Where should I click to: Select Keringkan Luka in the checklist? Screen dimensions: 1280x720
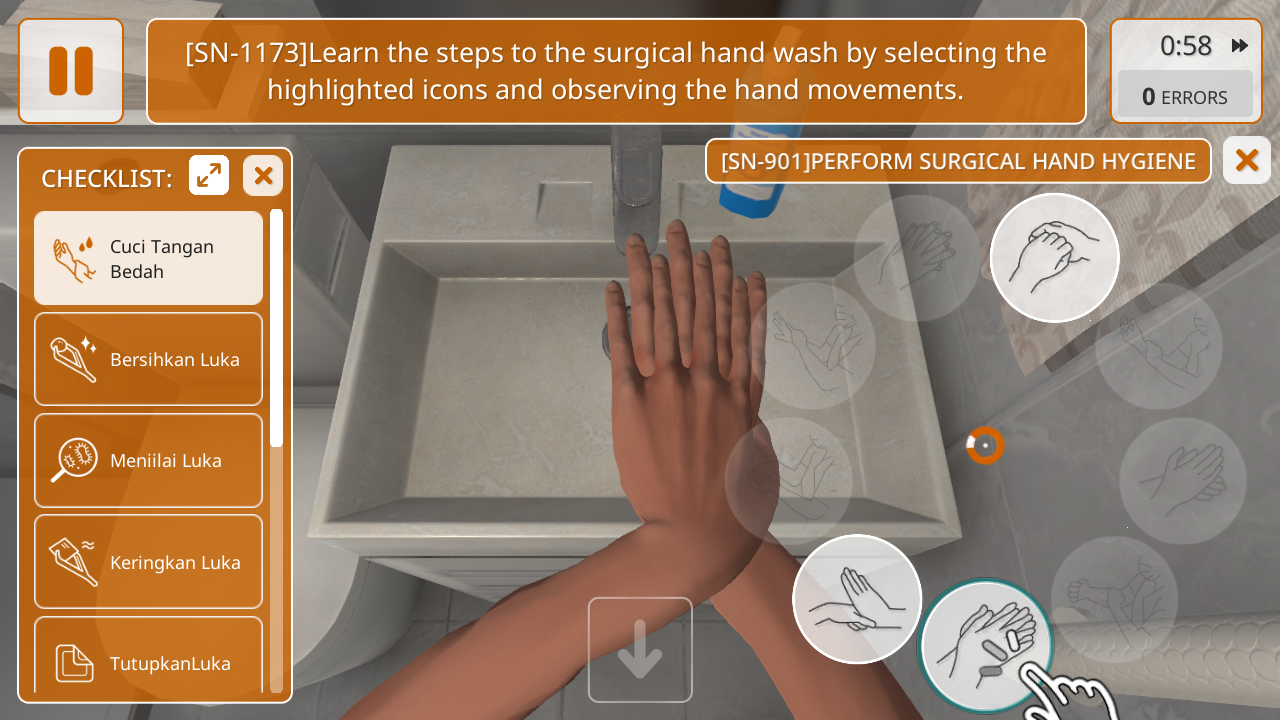149,562
